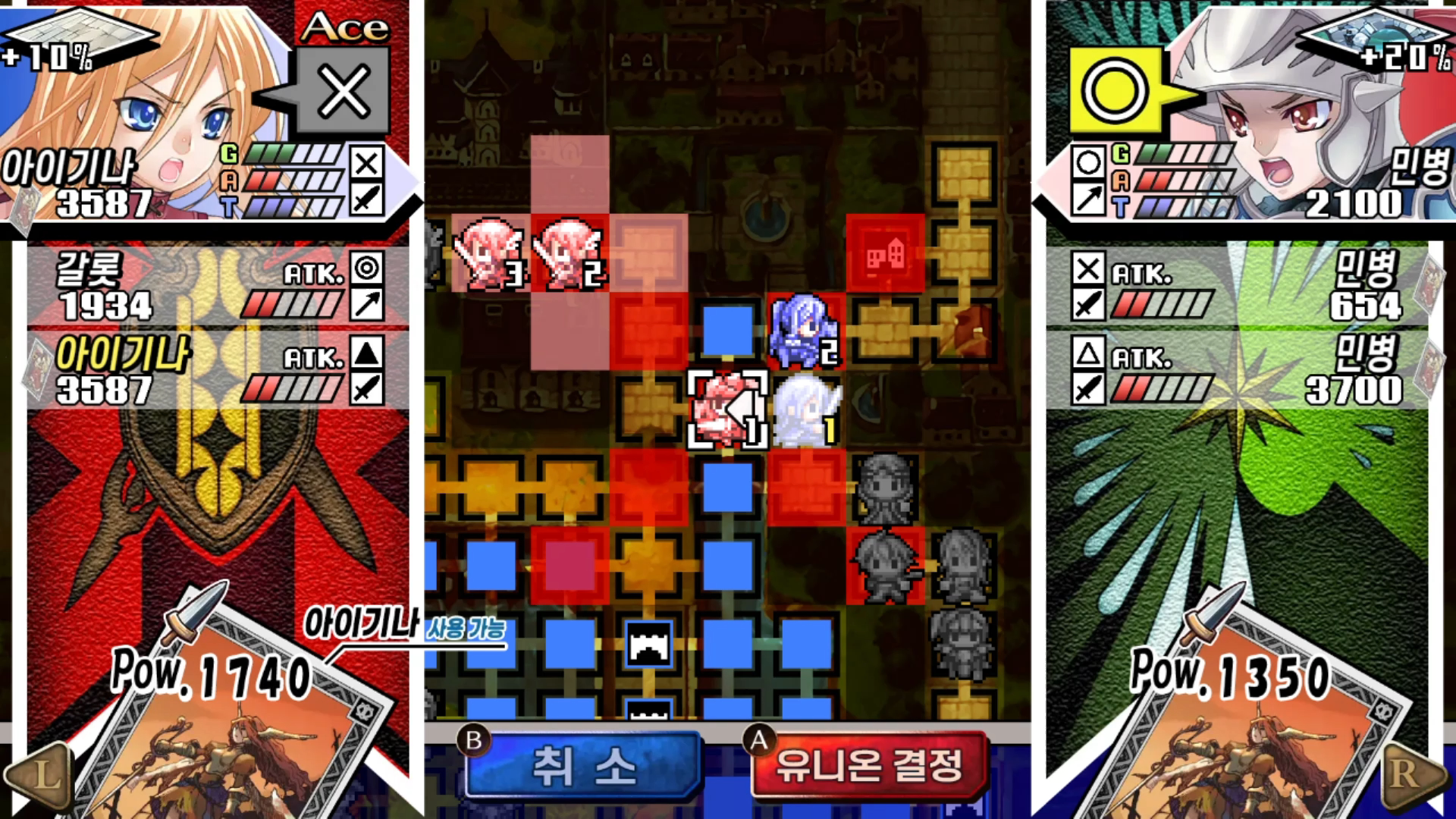
Task: Cancel with the blue 취소 button
Action: pos(582,766)
